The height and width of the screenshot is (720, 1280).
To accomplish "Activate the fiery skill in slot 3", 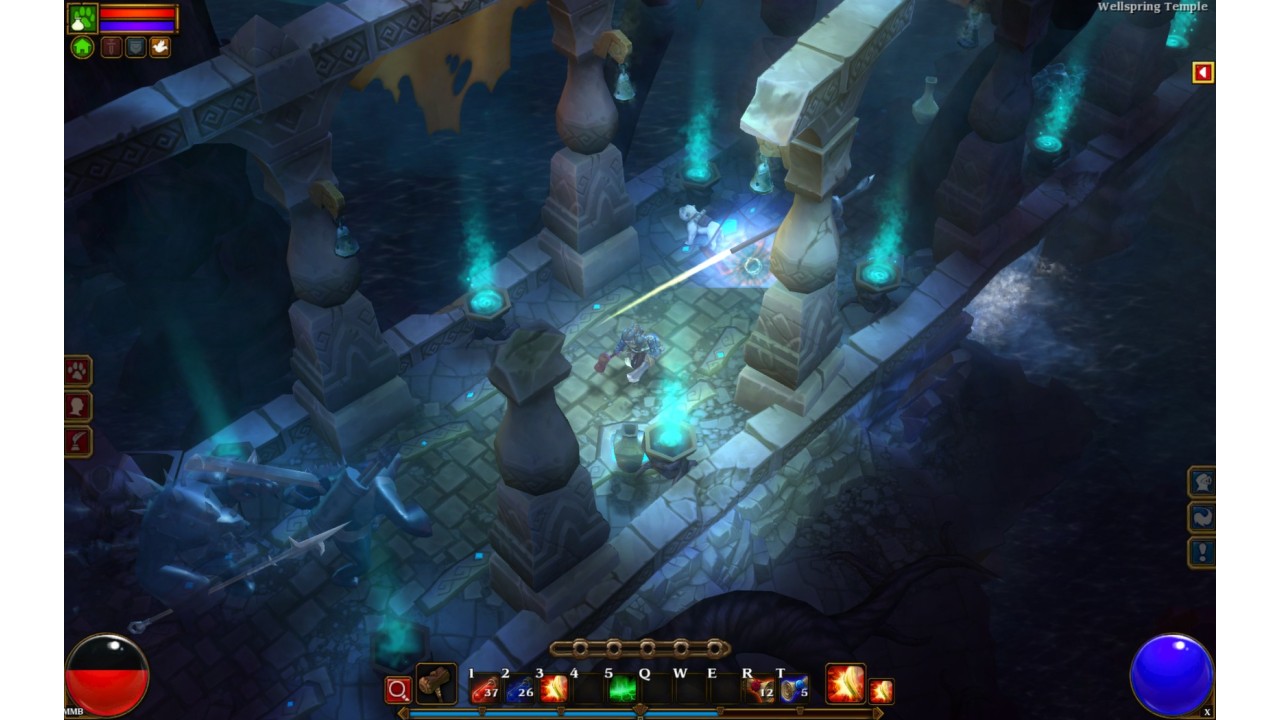I will tap(554, 689).
